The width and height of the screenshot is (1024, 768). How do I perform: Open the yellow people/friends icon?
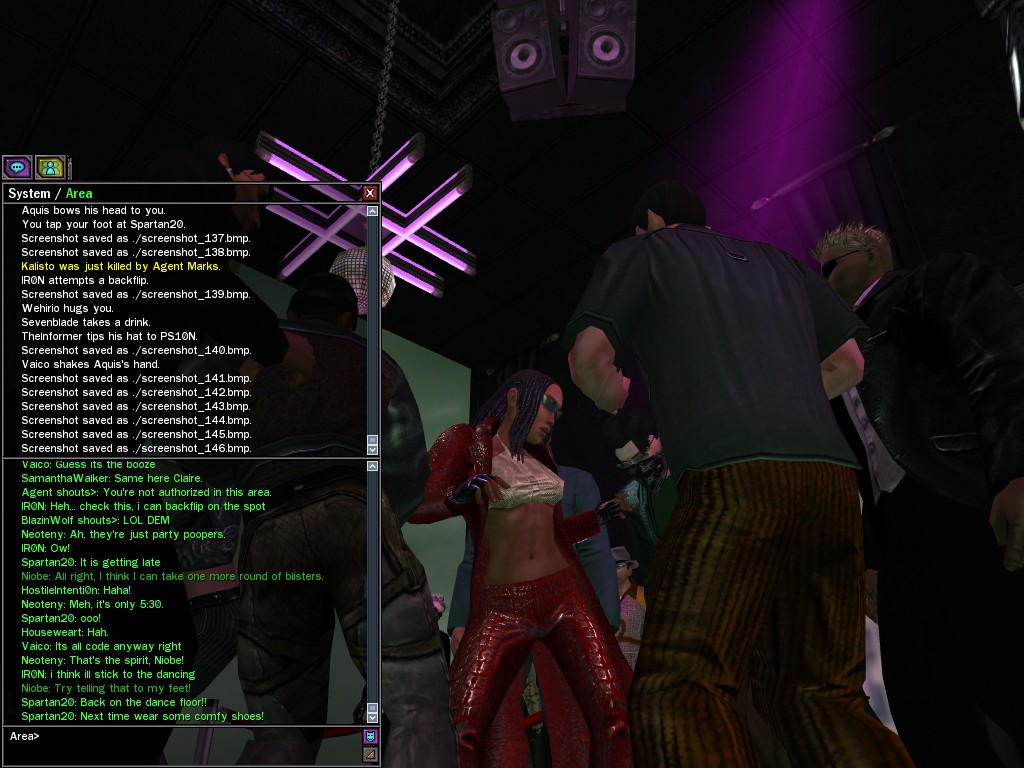pos(50,167)
